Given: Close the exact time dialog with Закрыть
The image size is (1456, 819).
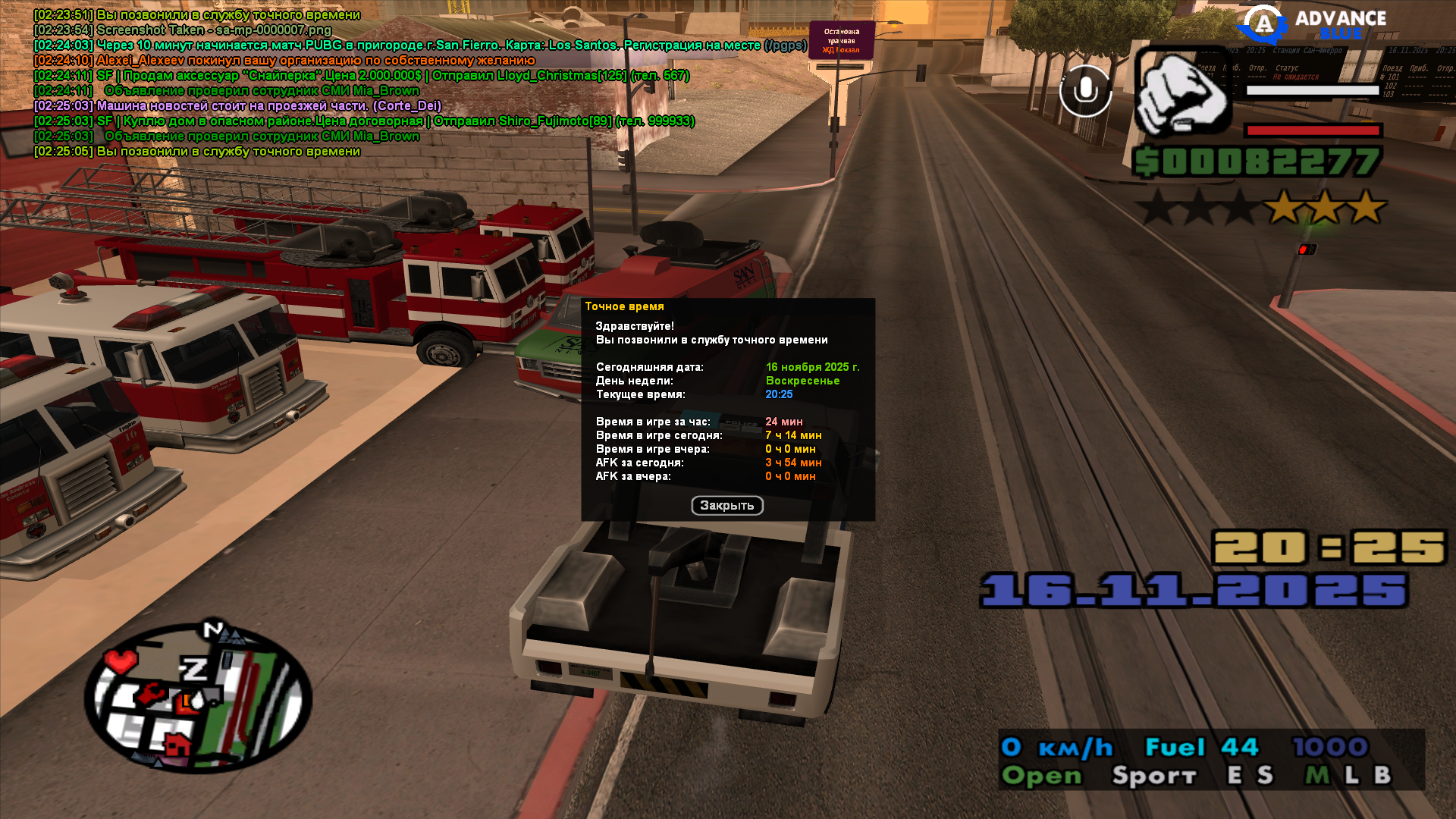Looking at the screenshot, I should coord(726,506).
